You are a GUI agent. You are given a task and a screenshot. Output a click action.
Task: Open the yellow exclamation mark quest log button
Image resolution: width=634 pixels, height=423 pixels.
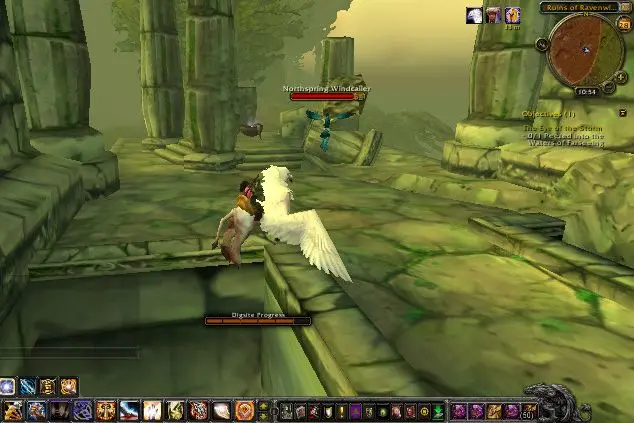tap(340, 411)
